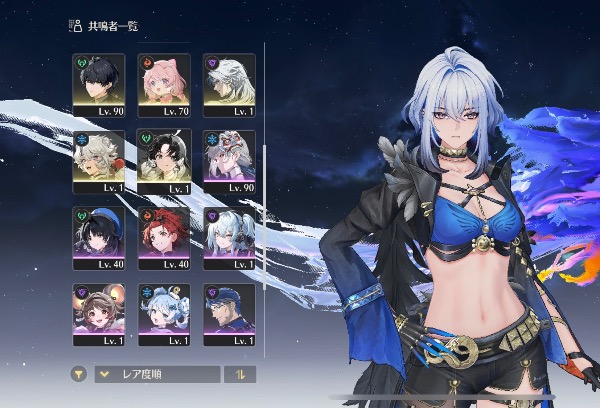The width and height of the screenshot is (600, 408).
Task: Select the blue-haired girl with flower accessory
Action: (x=164, y=312)
